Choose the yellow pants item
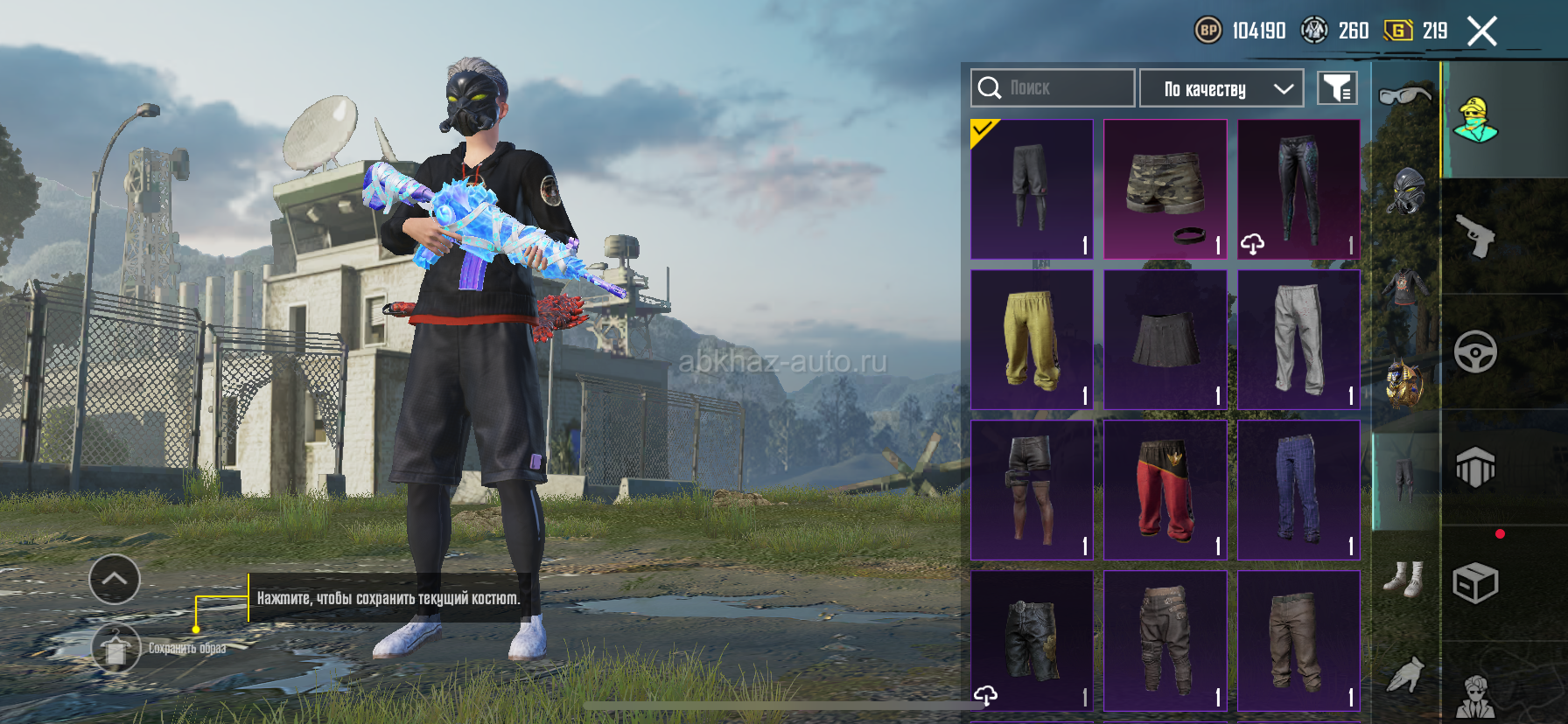This screenshot has width=1568, height=724. coord(1032,339)
